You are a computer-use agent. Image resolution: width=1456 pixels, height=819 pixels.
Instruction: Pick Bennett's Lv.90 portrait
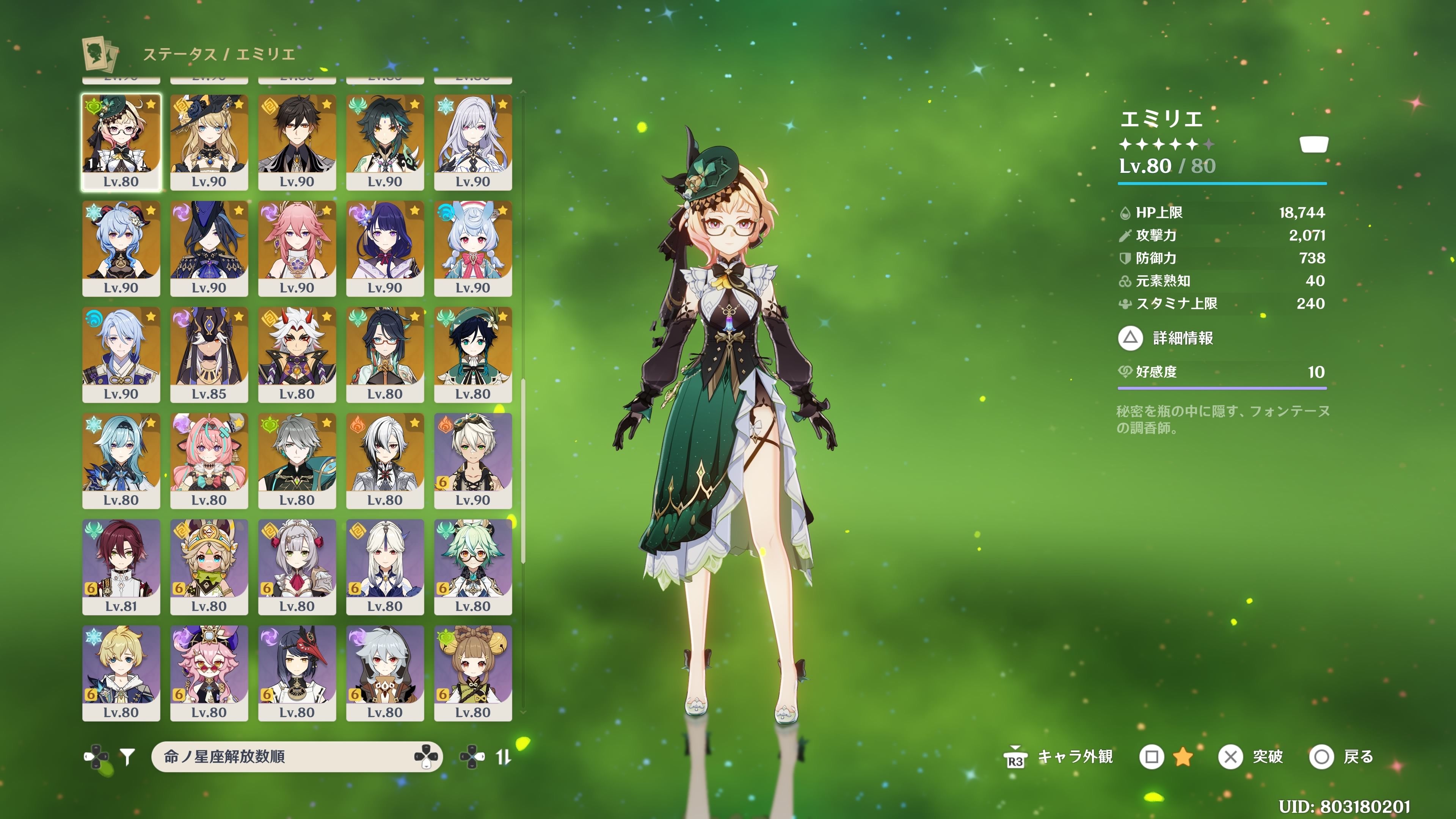click(472, 461)
